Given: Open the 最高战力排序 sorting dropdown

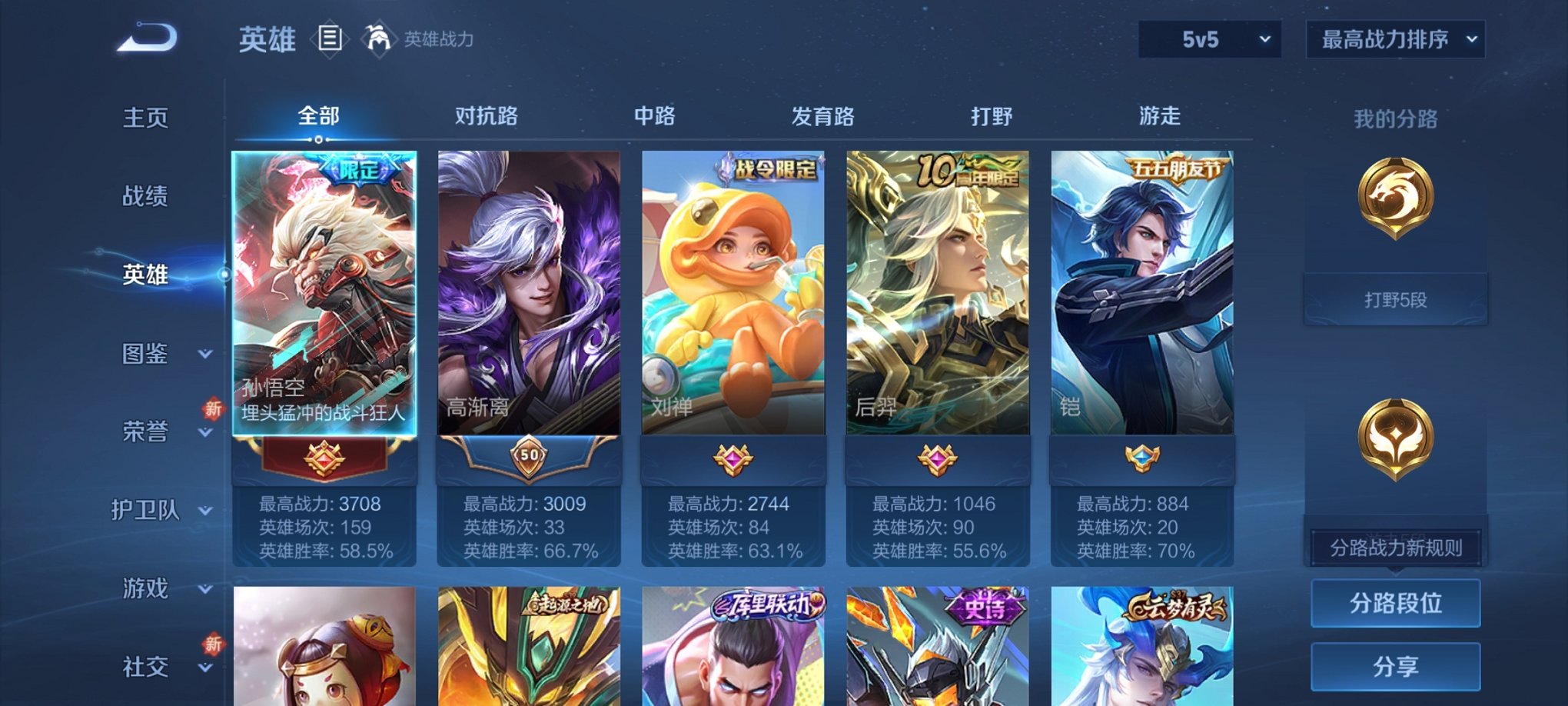Looking at the screenshot, I should (1394, 37).
